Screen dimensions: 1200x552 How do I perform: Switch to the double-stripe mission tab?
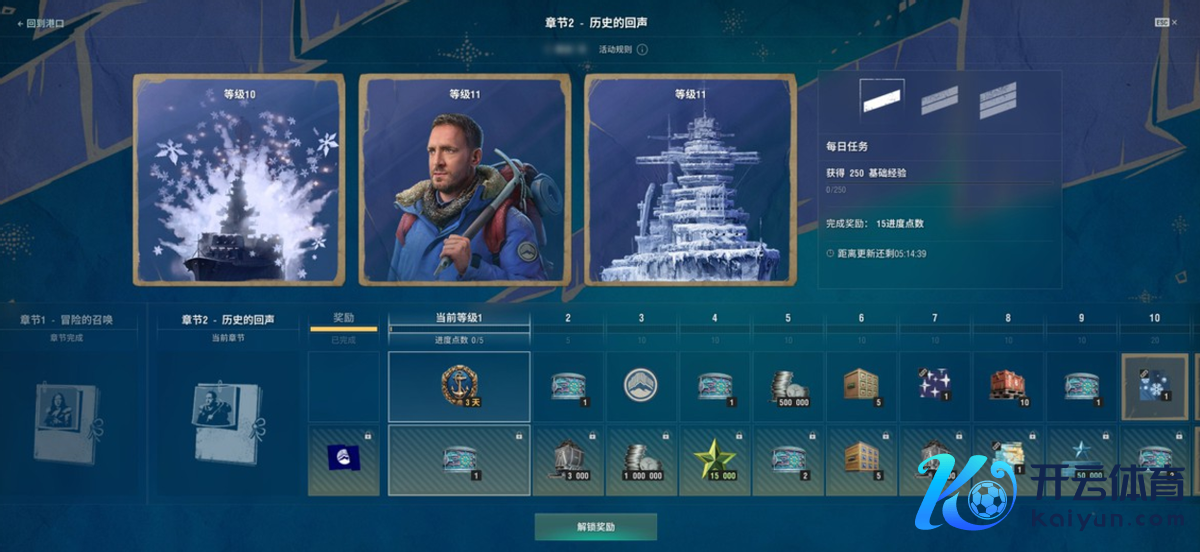click(939, 98)
